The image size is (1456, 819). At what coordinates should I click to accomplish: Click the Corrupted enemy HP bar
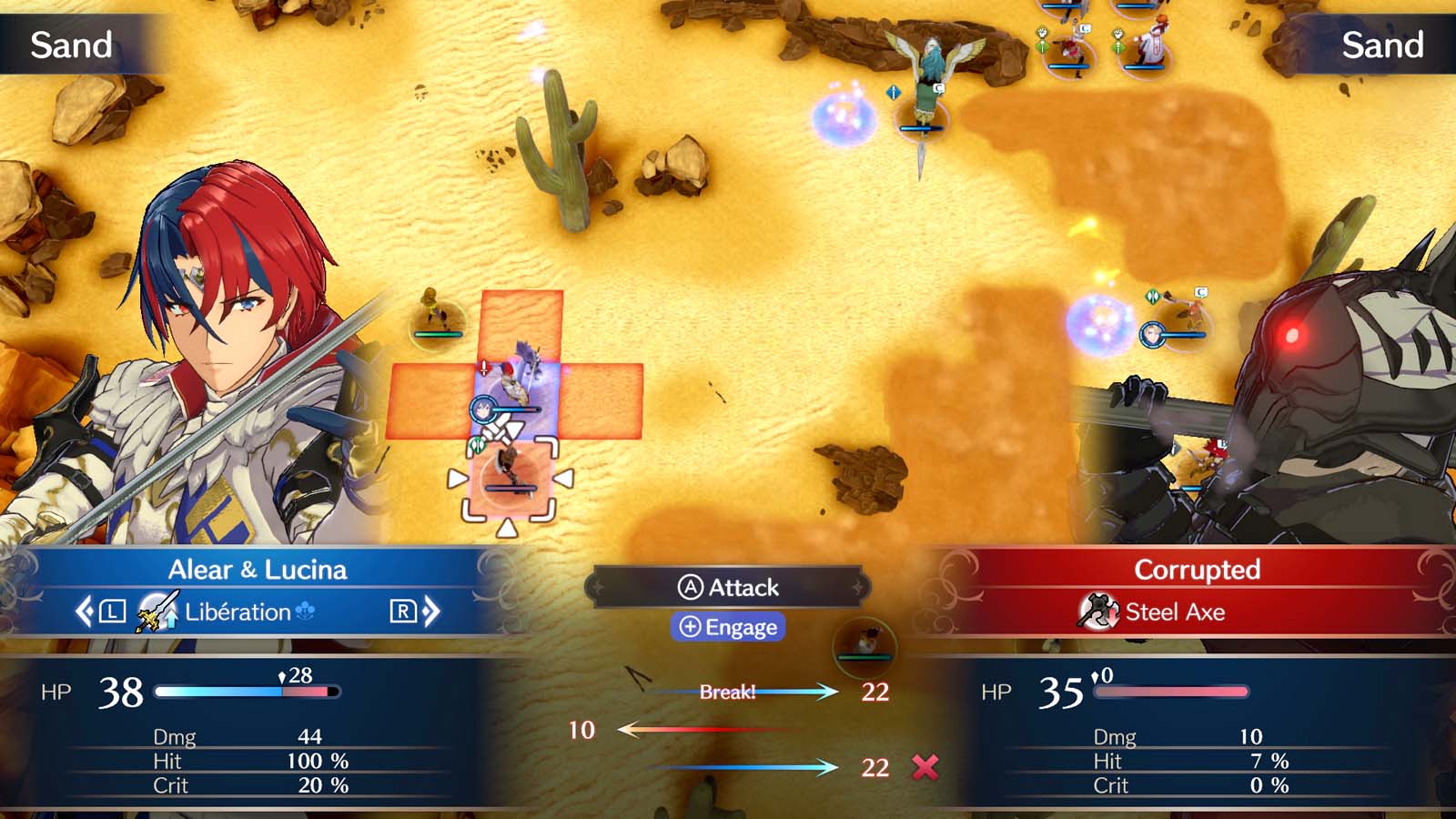click(1171, 692)
